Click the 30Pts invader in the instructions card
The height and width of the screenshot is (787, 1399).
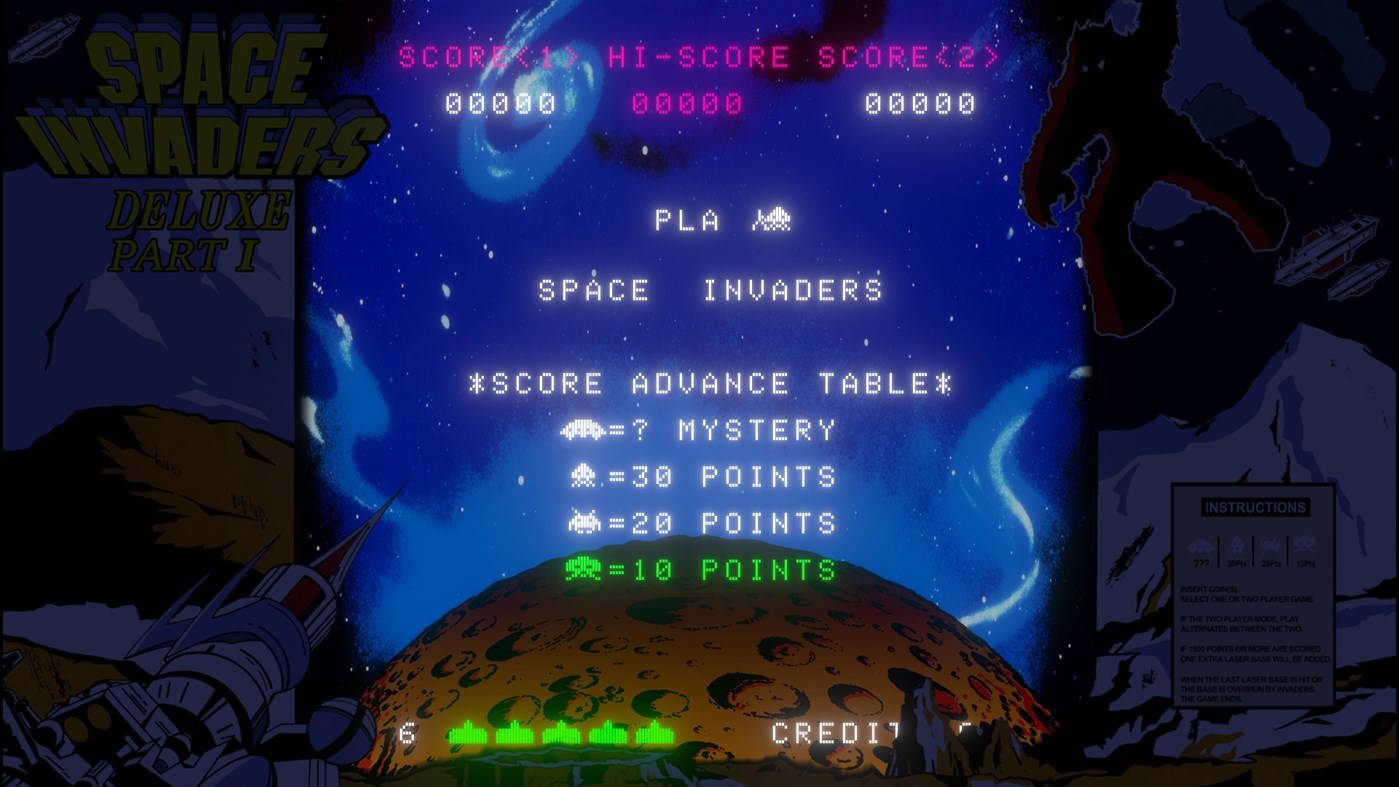(1236, 546)
